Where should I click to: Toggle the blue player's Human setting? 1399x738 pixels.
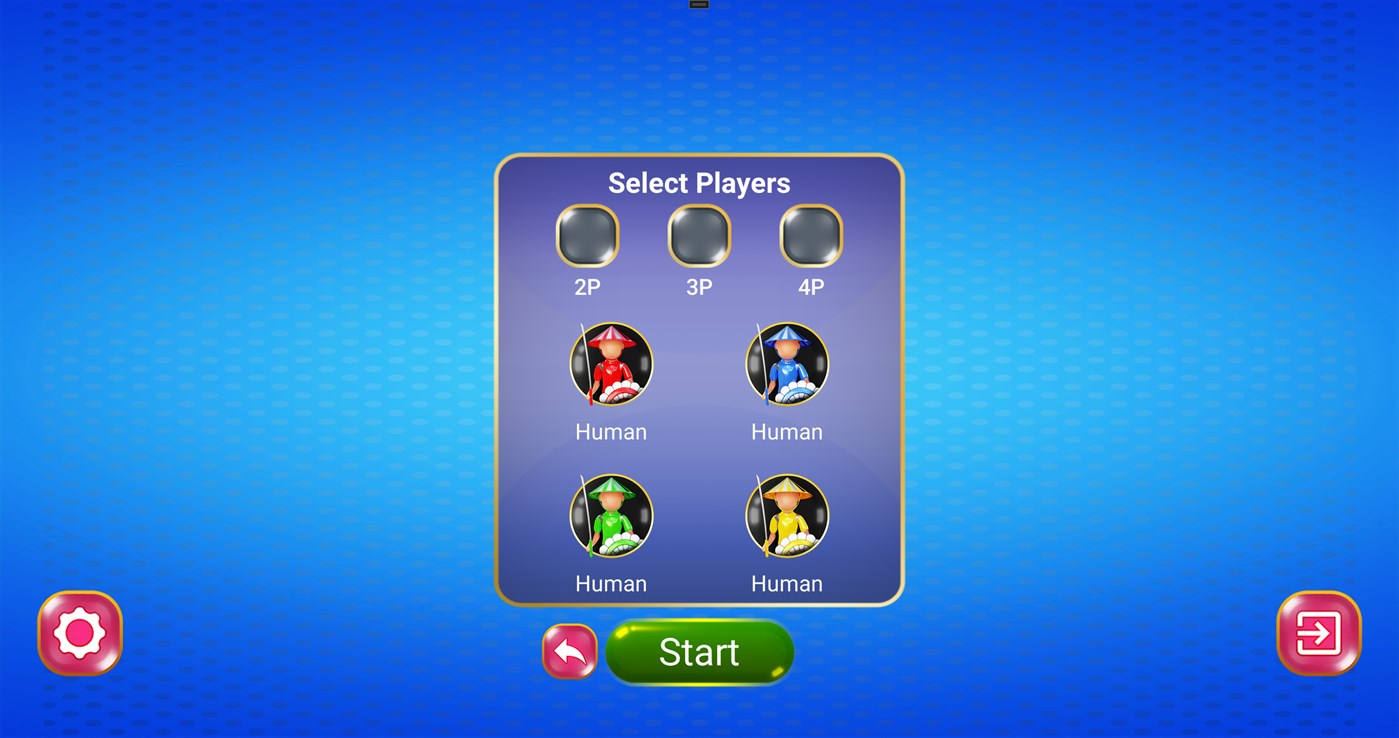coord(787,431)
